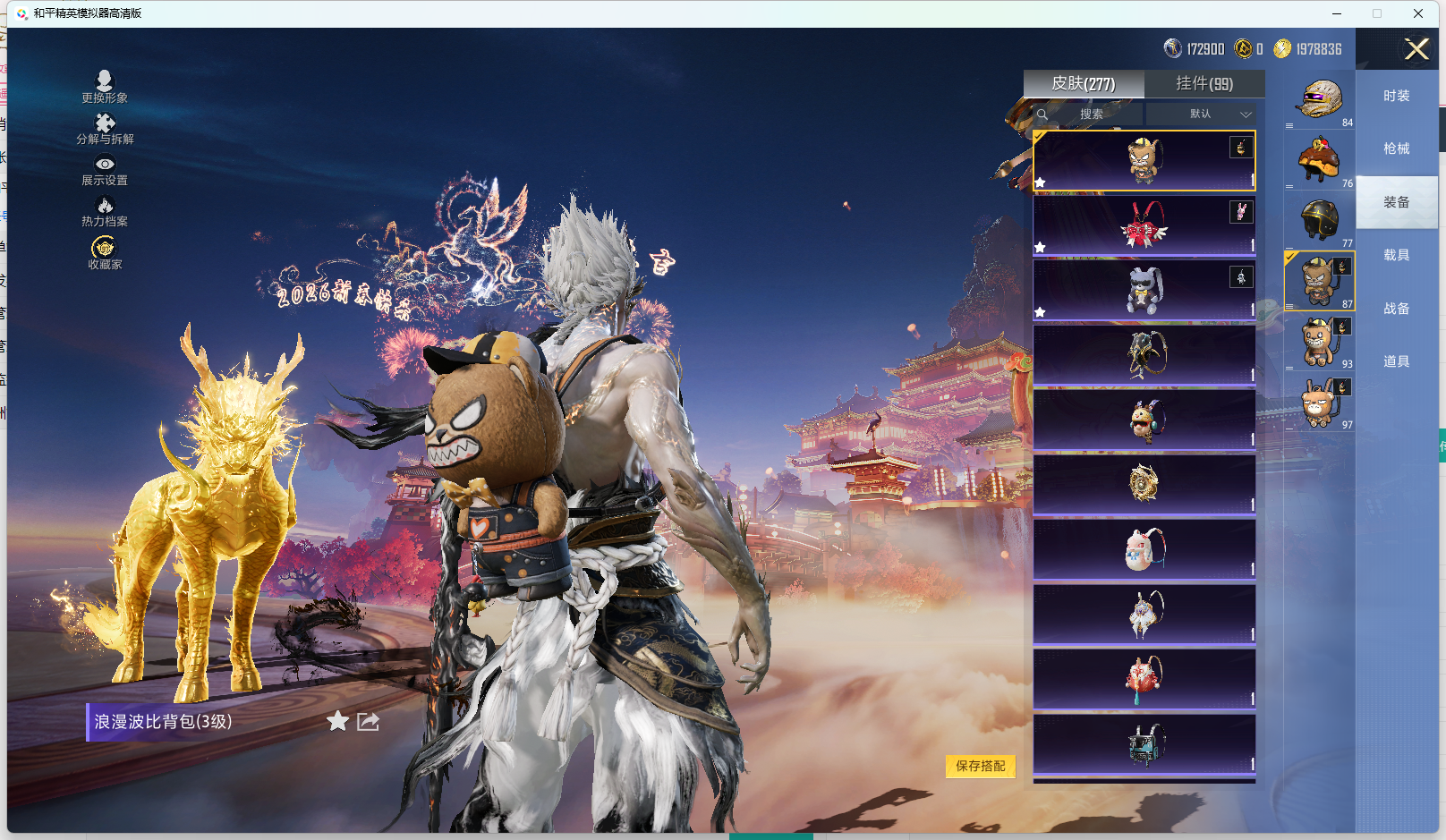Switch to the 皮肤(277) skins tab
The height and width of the screenshot is (840, 1446).
(x=1083, y=84)
